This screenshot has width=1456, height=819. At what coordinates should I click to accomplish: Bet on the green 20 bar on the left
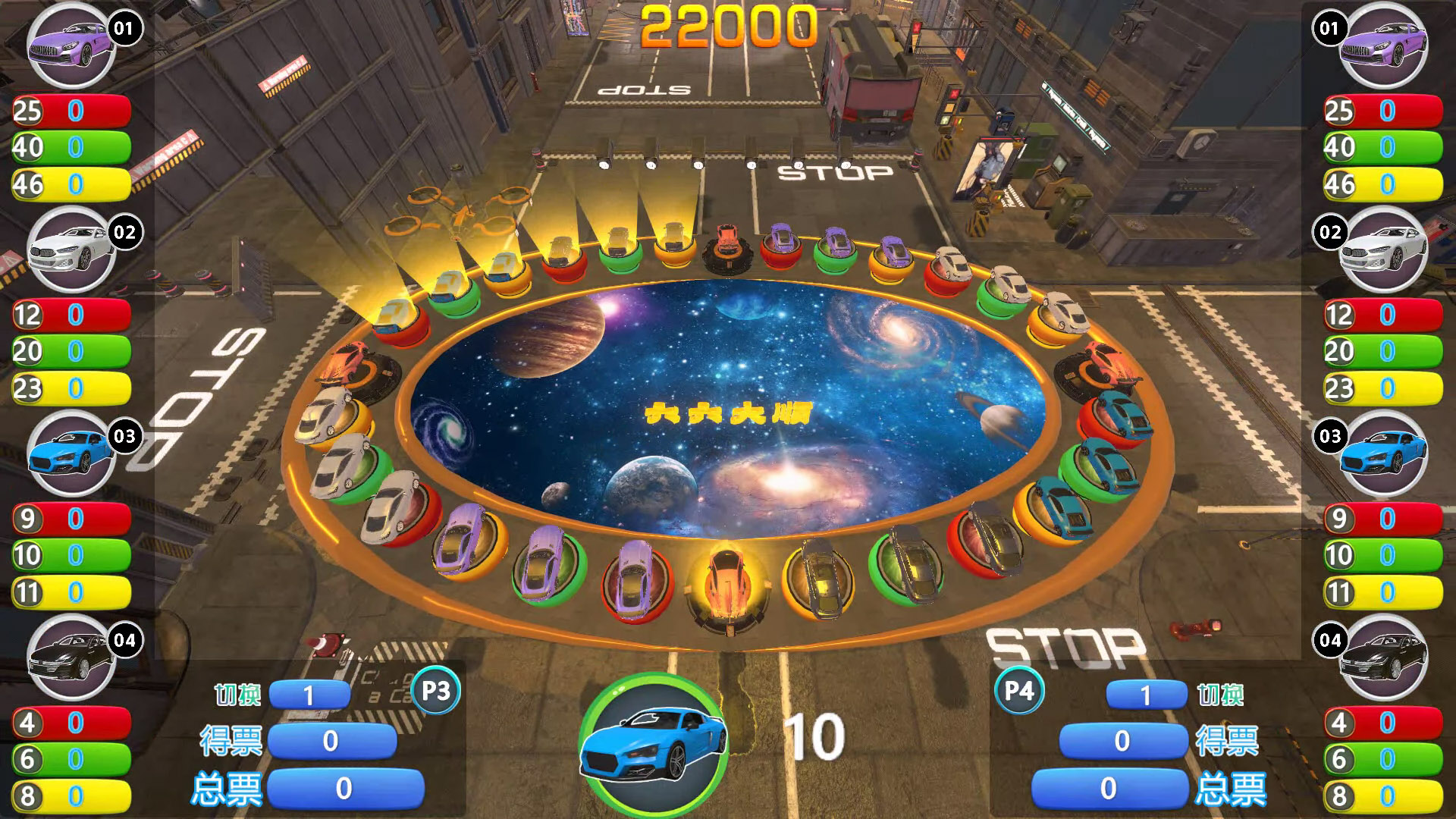[72, 352]
